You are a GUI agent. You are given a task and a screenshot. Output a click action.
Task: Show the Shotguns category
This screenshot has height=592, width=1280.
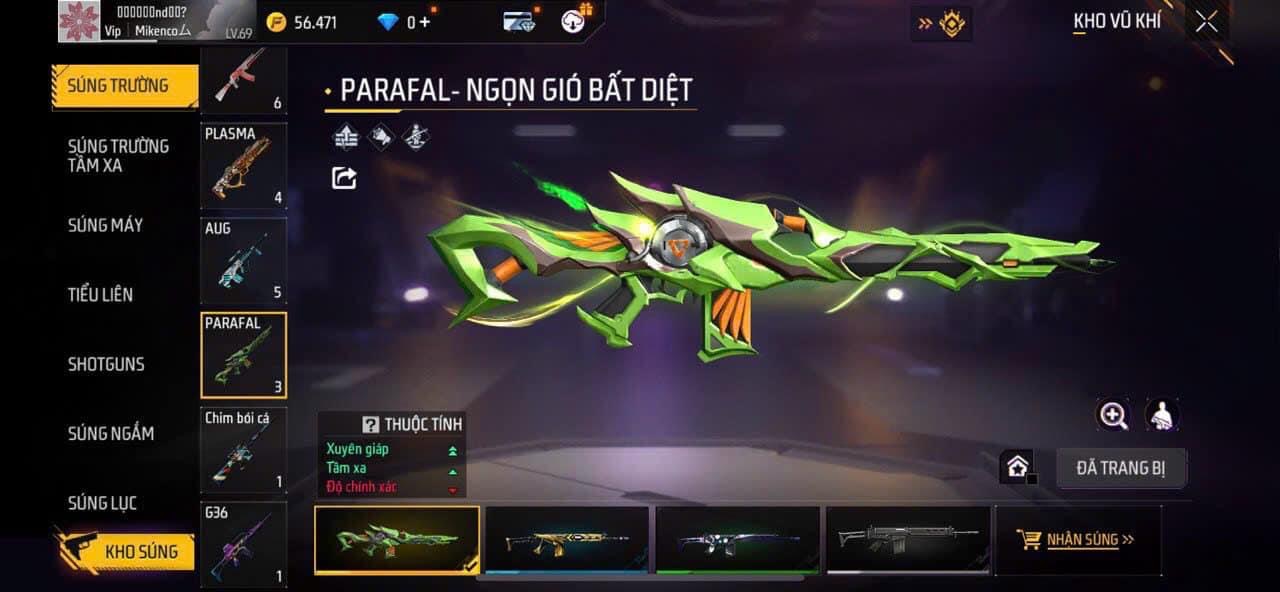pos(106,364)
